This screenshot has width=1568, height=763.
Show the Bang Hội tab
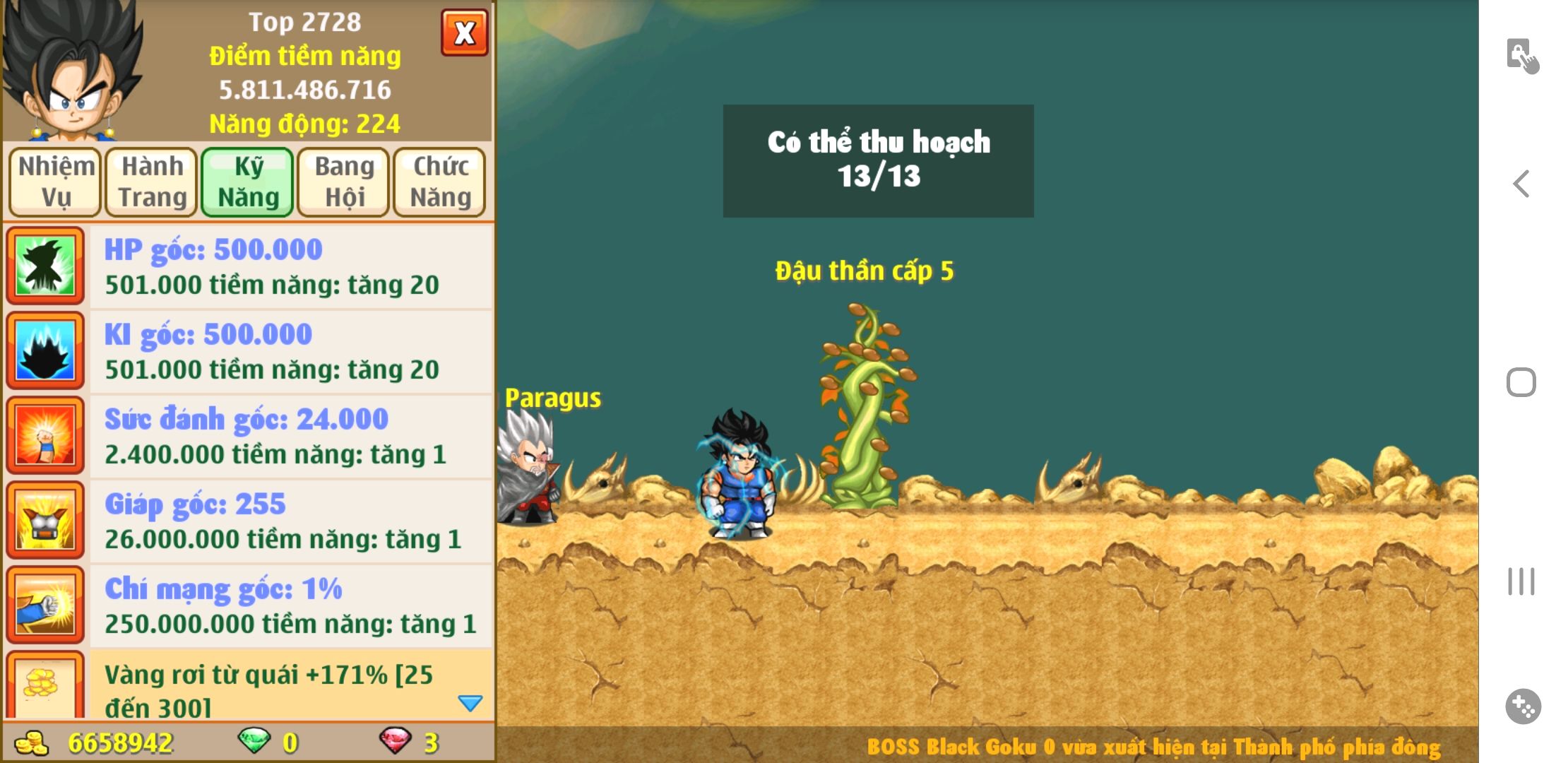(344, 182)
